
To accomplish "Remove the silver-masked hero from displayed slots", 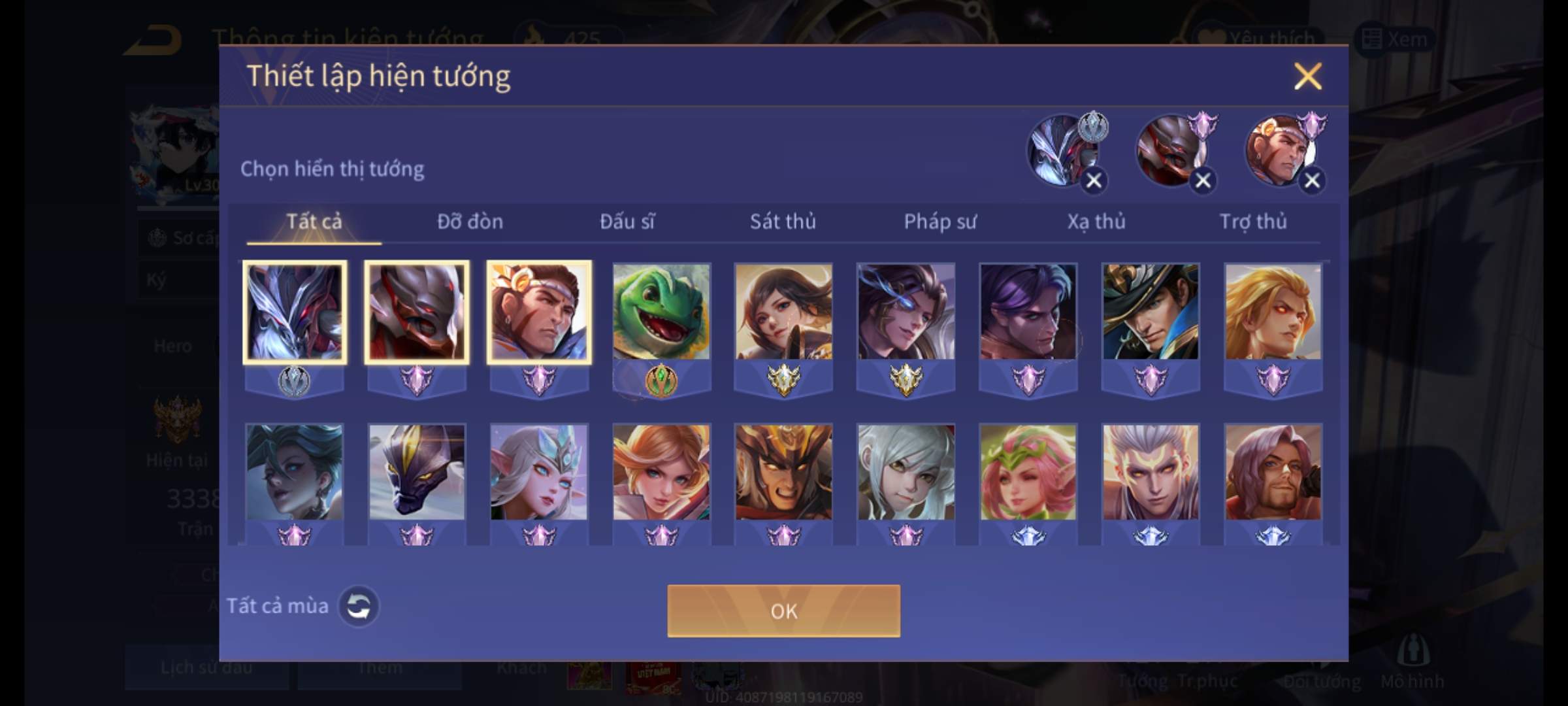I will pos(1094,180).
